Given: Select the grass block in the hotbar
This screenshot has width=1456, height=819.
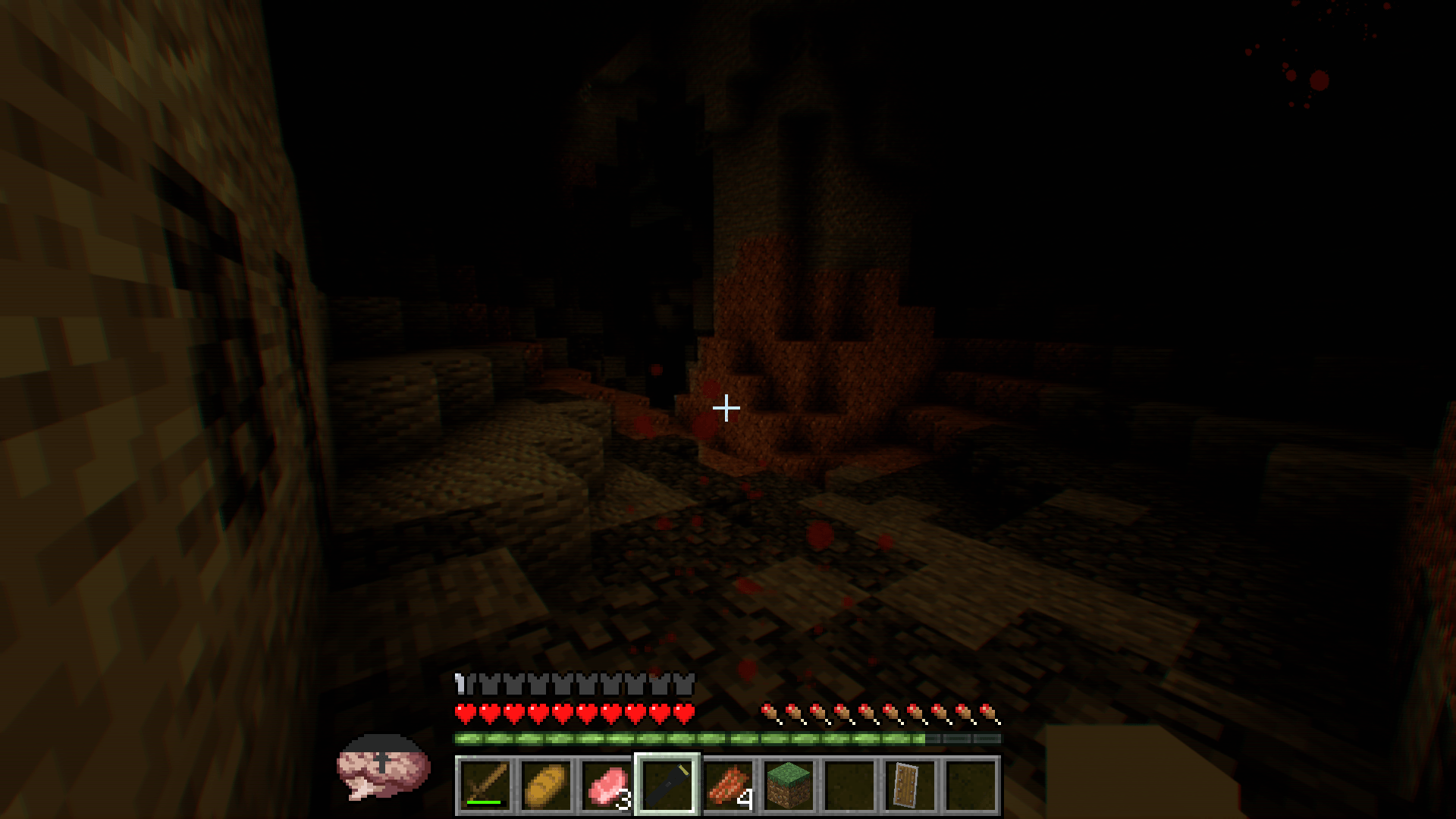Looking at the screenshot, I should pyautogui.click(x=790, y=784).
